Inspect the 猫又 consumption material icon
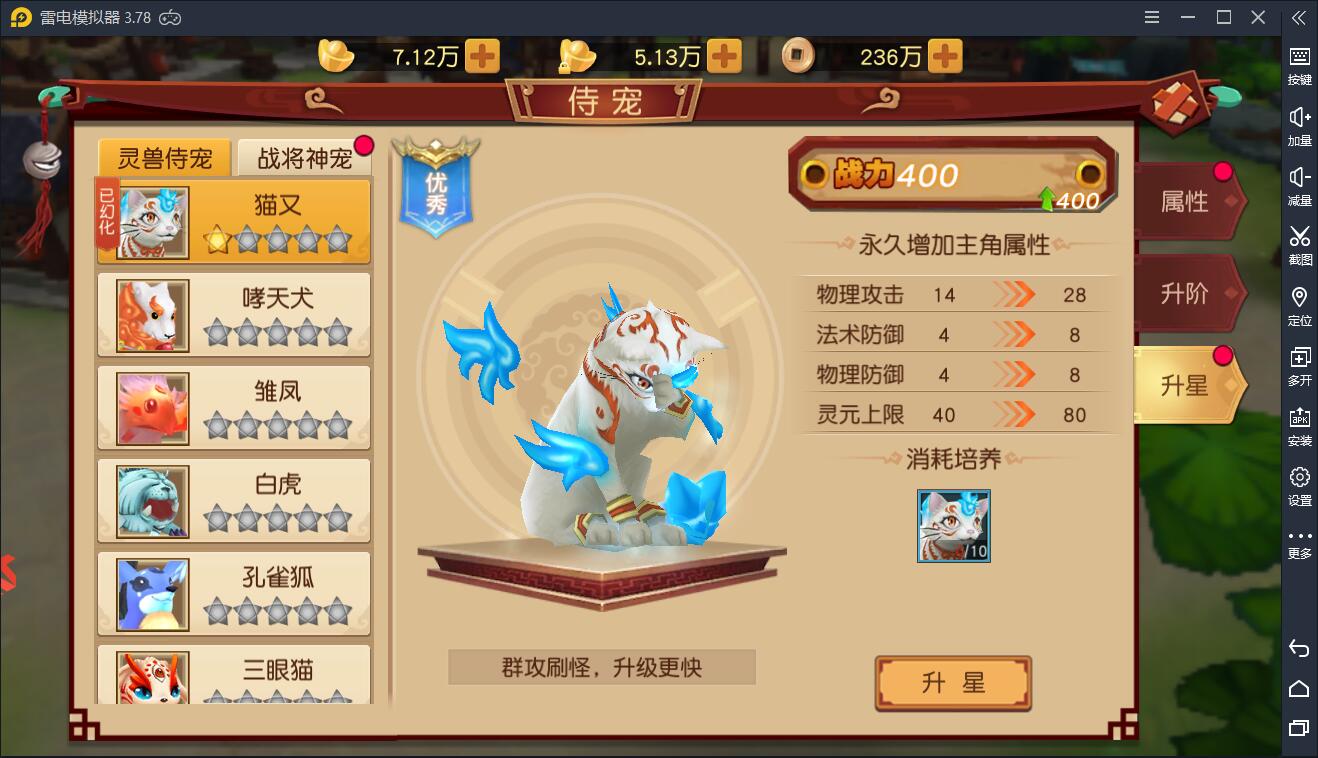This screenshot has width=1318, height=758. click(x=953, y=526)
